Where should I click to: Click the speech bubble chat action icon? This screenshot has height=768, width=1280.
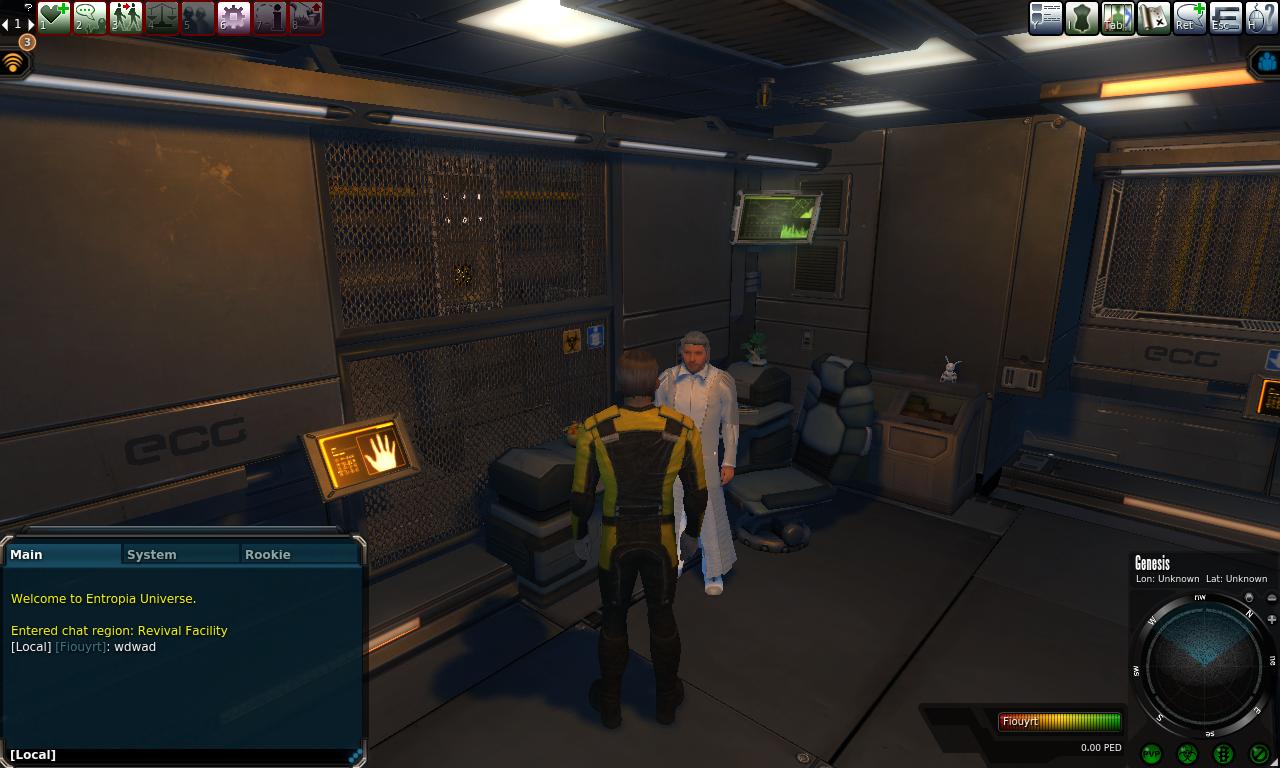pyautogui.click(x=90, y=17)
